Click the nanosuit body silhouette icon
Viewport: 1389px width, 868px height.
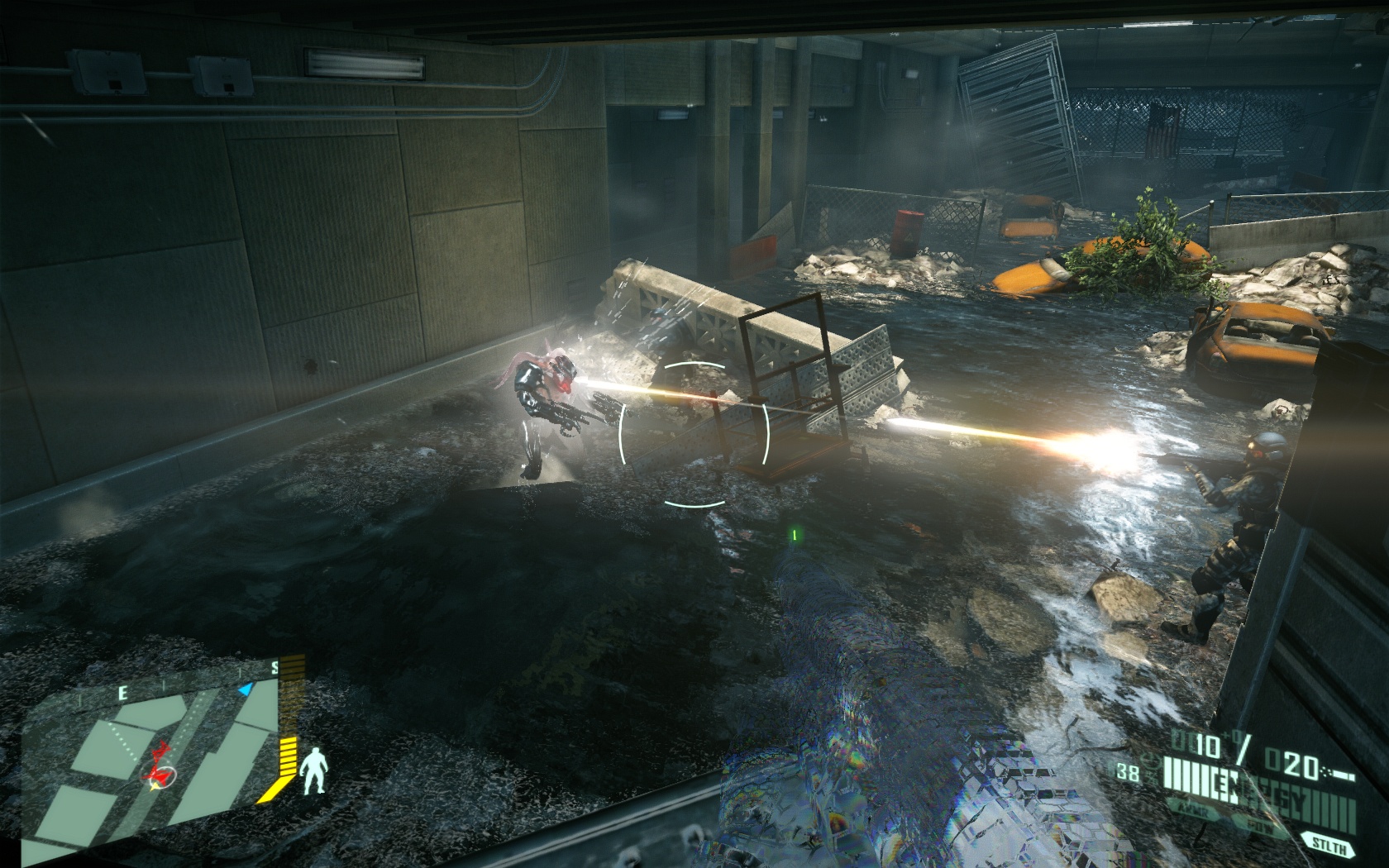coord(312,771)
